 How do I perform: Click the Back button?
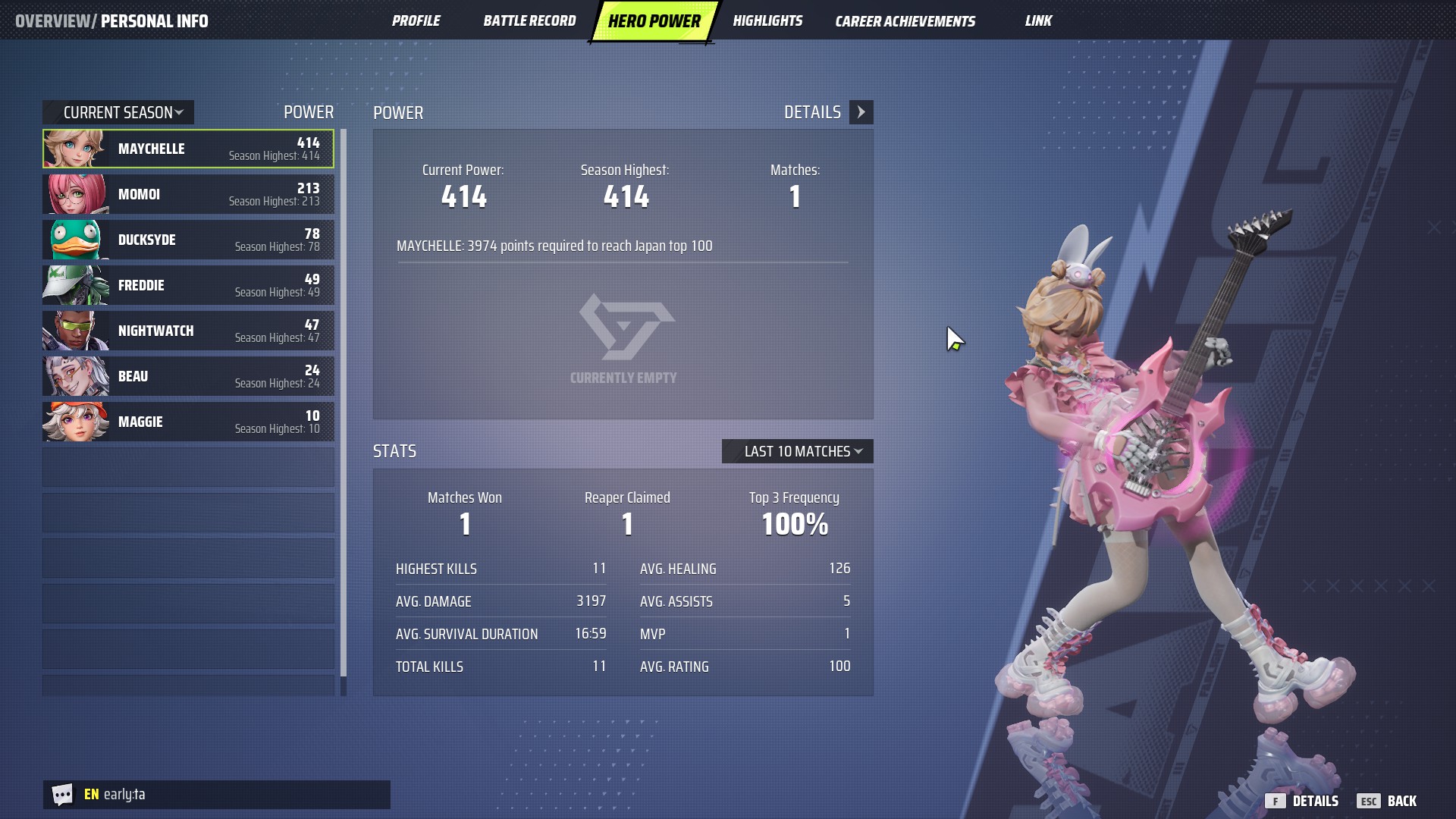tap(1388, 801)
